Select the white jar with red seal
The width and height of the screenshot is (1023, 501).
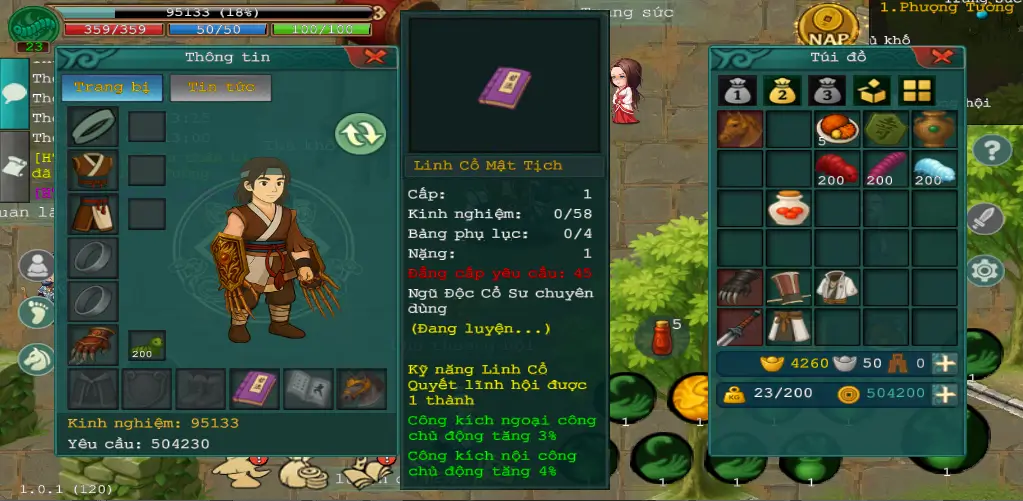(788, 208)
